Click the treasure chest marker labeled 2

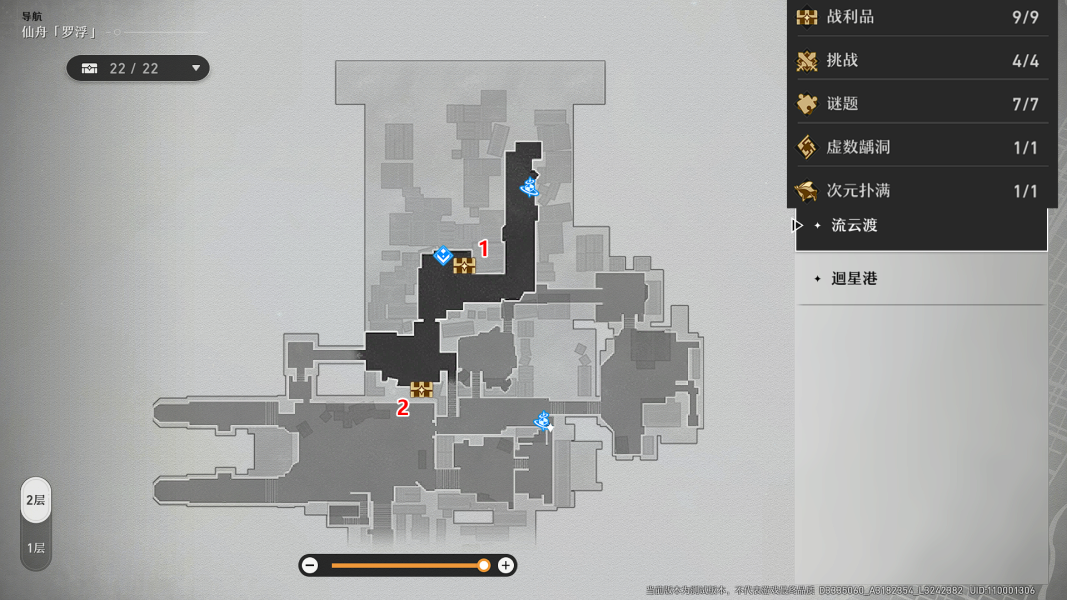point(421,389)
